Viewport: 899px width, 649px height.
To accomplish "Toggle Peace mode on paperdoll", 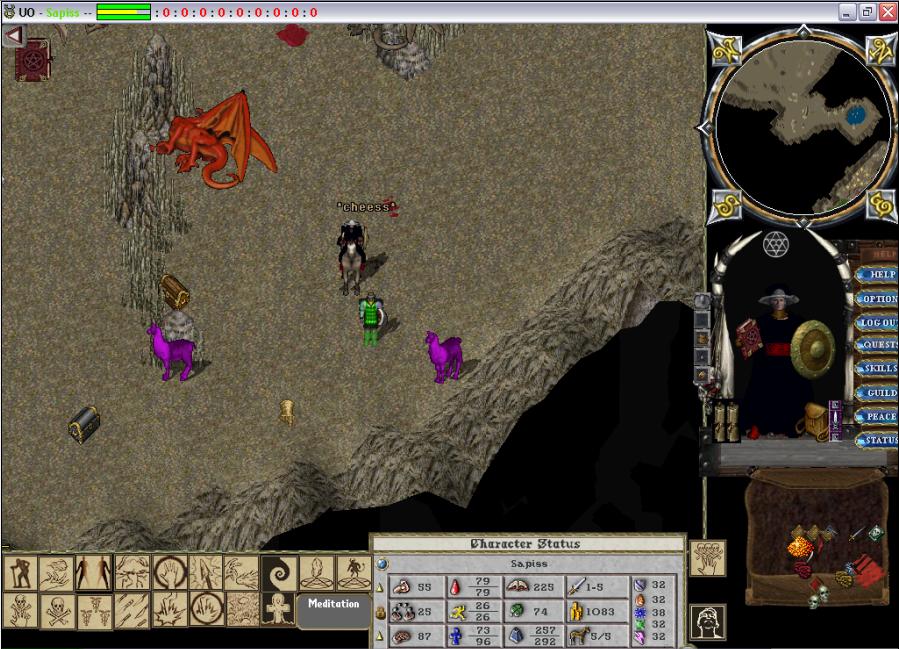I will pyautogui.click(x=879, y=416).
